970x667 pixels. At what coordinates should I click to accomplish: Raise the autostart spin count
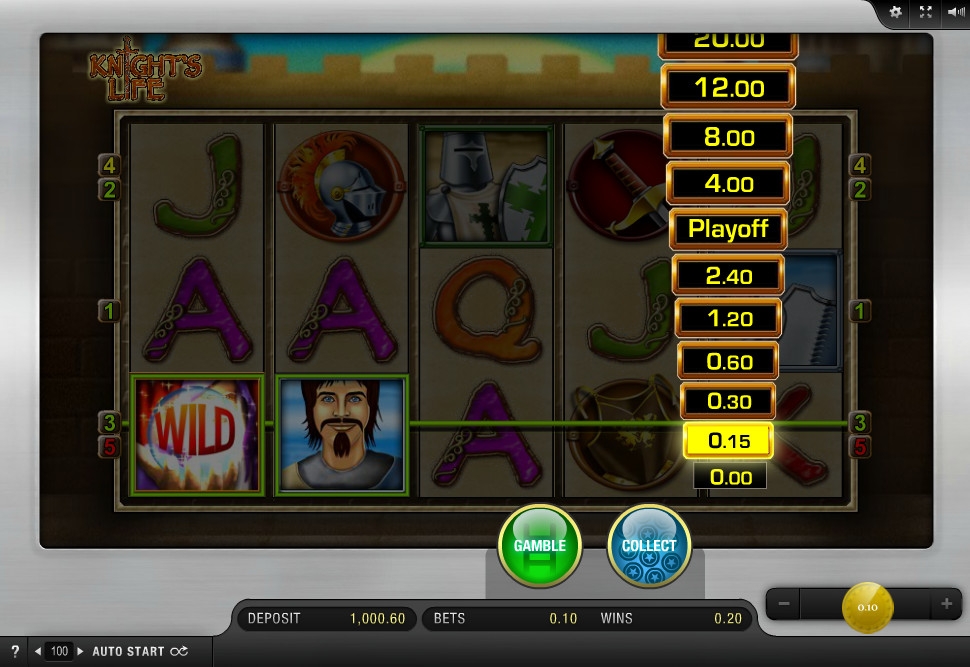click(x=81, y=651)
